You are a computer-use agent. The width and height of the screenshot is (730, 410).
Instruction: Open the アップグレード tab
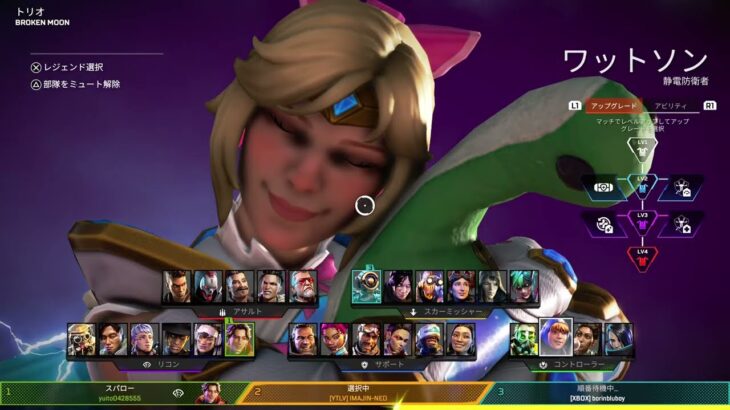(613, 105)
